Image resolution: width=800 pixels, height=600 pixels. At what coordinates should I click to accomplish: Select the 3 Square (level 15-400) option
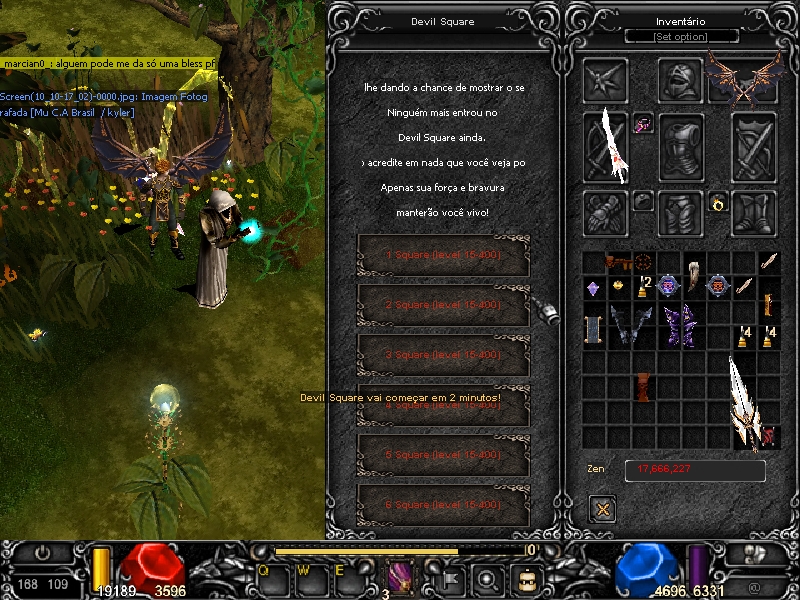443,355
